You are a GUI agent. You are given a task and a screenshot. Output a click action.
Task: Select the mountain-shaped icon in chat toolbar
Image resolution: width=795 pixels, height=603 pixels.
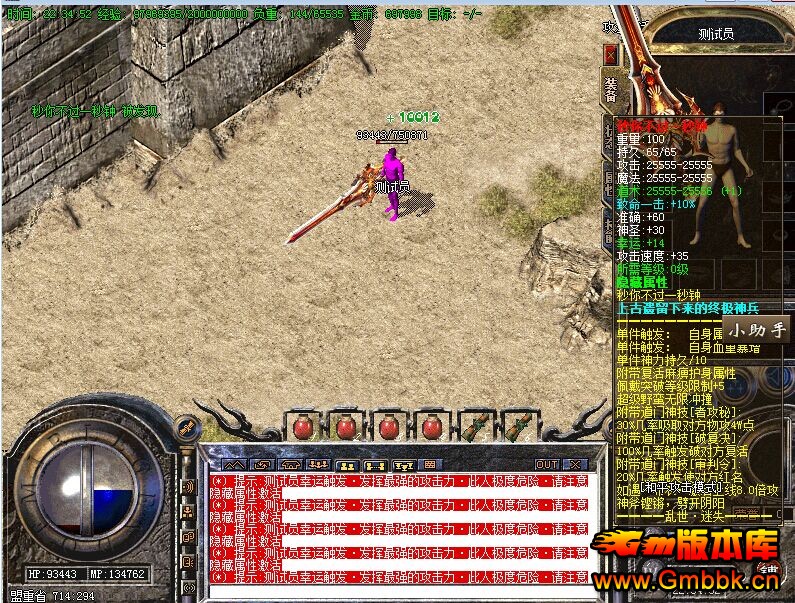click(233, 465)
